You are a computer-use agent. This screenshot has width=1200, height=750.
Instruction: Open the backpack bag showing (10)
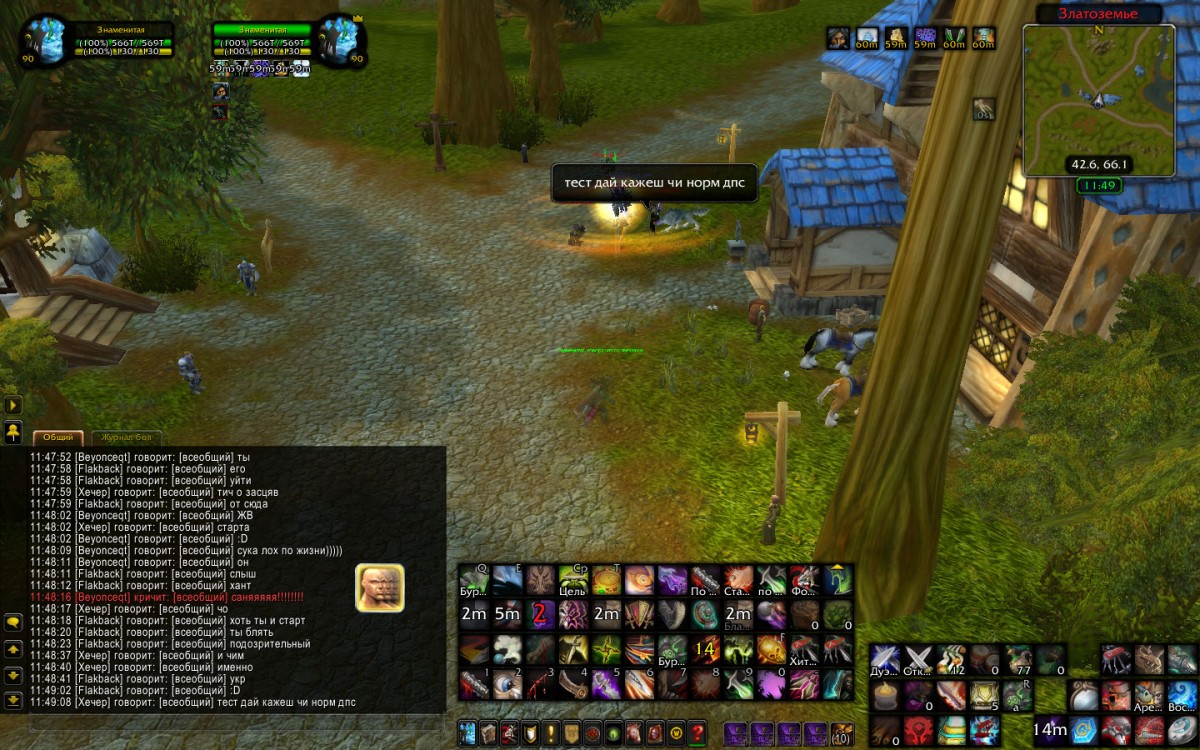pyautogui.click(x=841, y=732)
